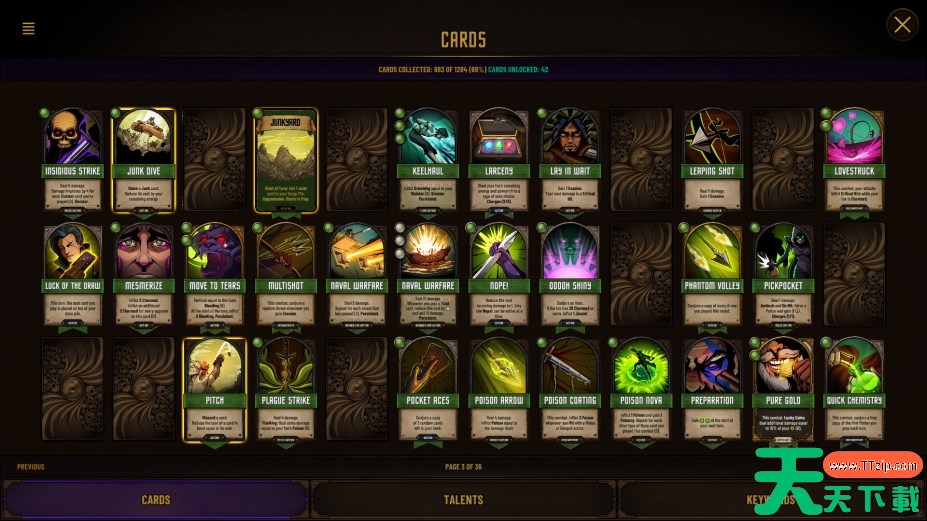View the Junkyard card

coord(286,160)
